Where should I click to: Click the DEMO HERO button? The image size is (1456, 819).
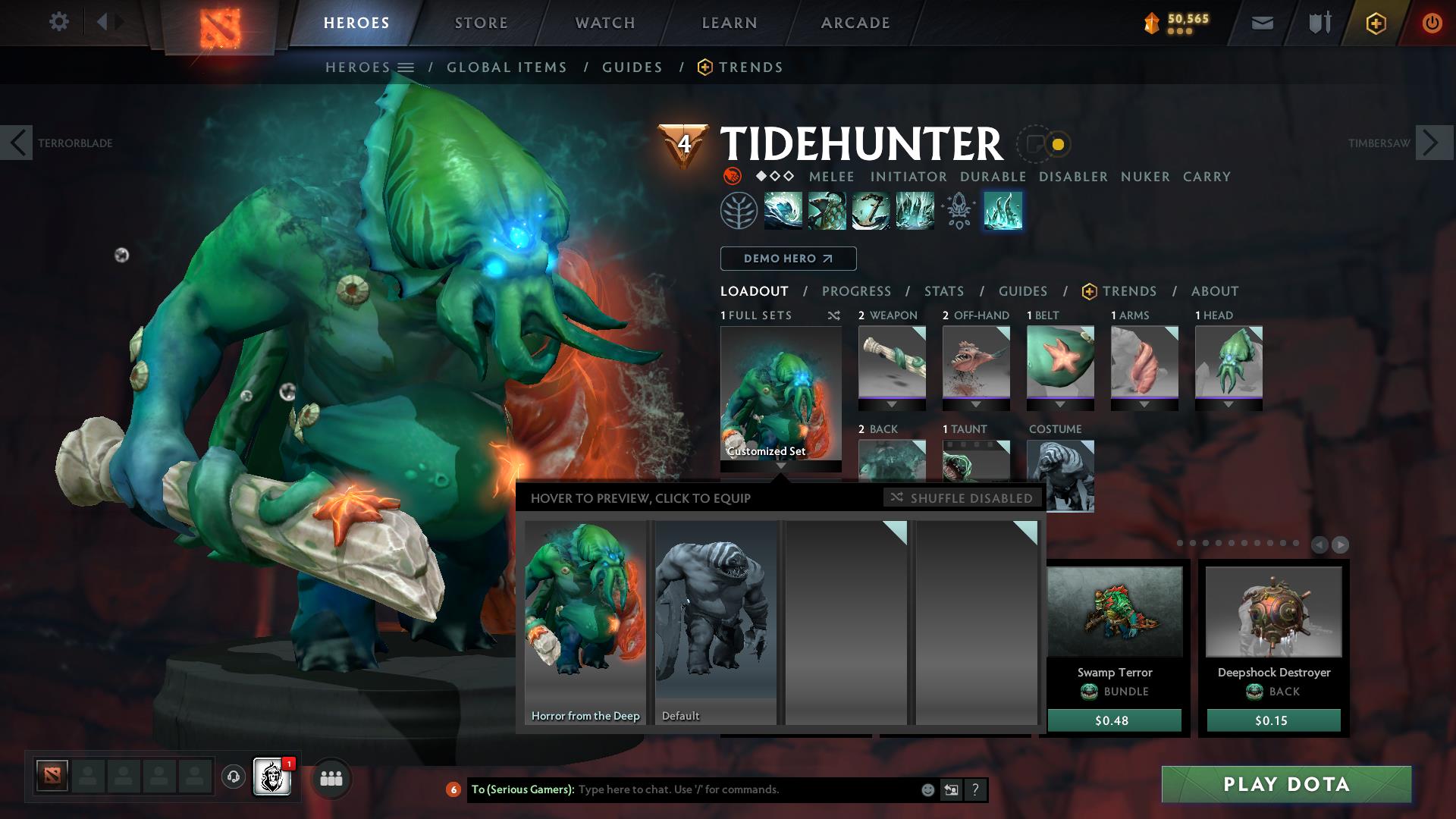click(x=787, y=259)
